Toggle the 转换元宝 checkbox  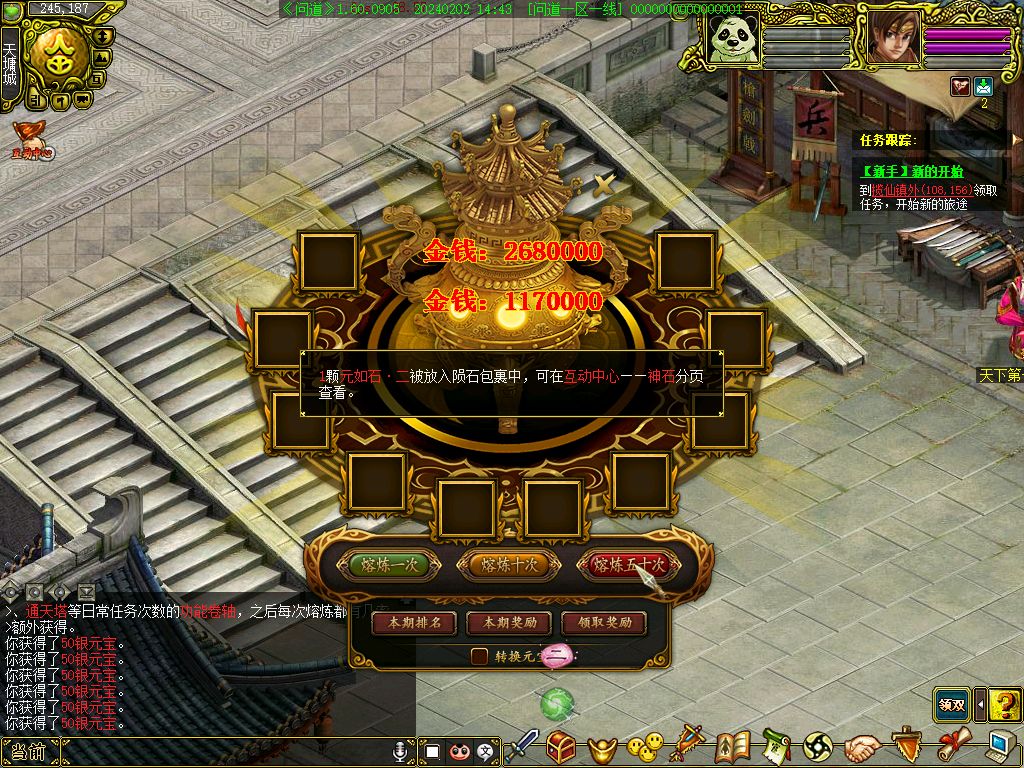click(x=480, y=656)
